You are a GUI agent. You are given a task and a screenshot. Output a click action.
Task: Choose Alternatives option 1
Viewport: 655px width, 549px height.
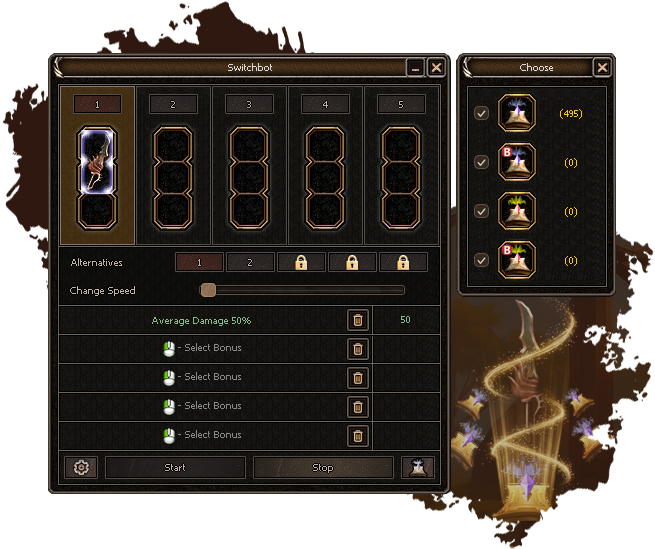point(199,262)
